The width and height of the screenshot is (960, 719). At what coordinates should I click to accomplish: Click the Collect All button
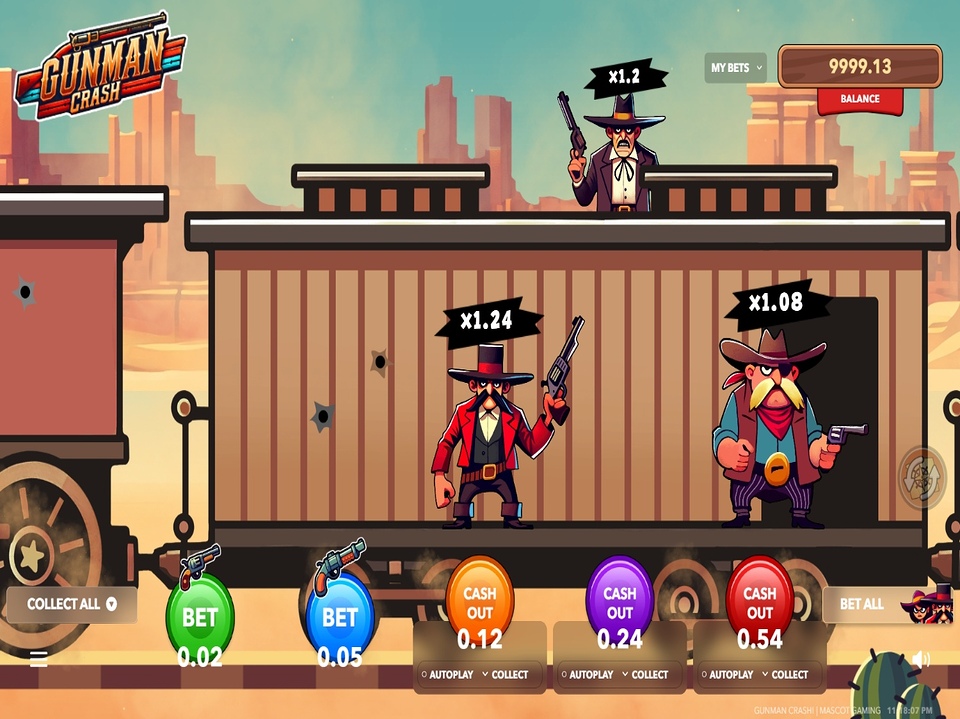tap(71, 604)
